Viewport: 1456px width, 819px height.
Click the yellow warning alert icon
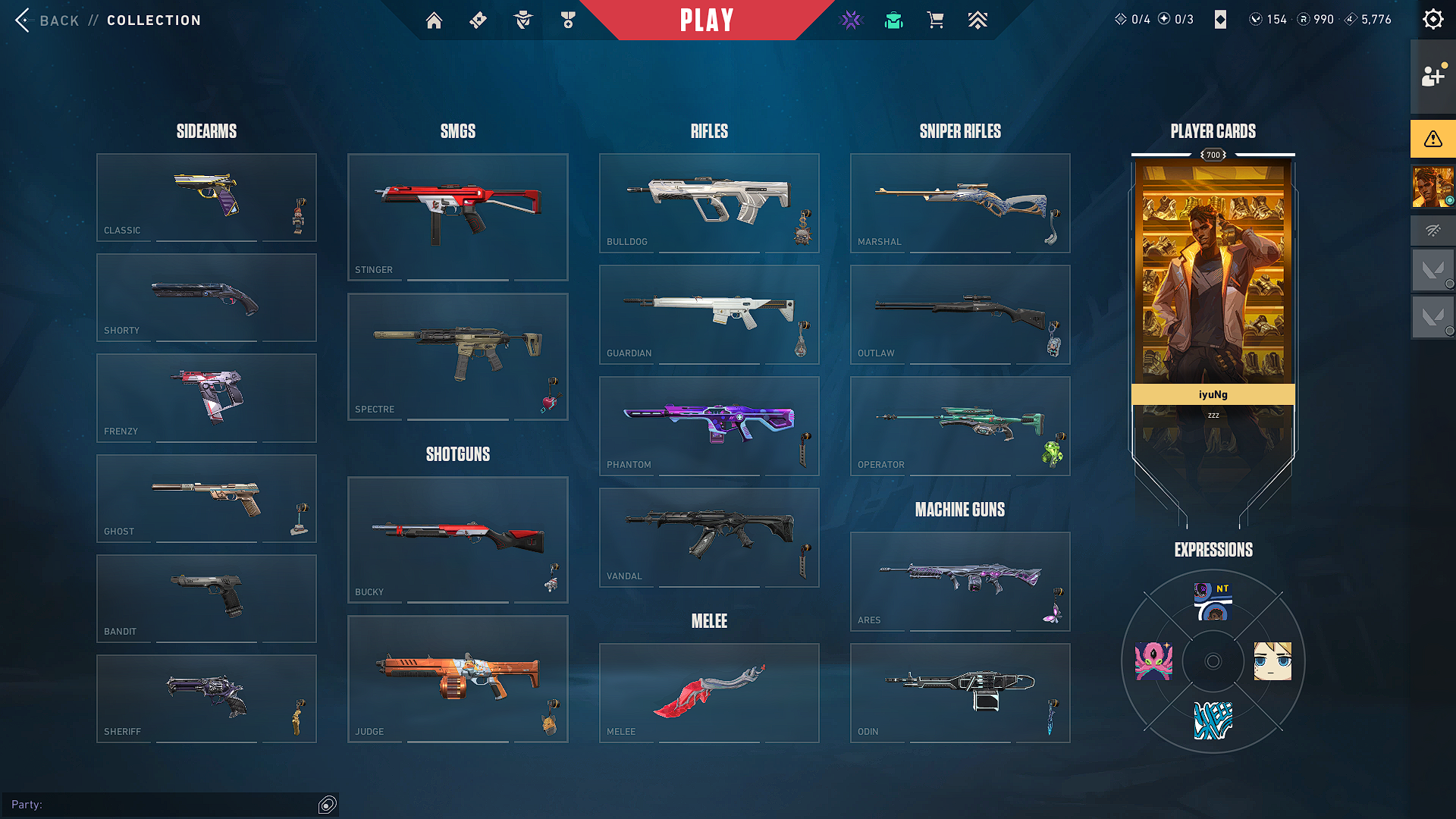[x=1432, y=139]
